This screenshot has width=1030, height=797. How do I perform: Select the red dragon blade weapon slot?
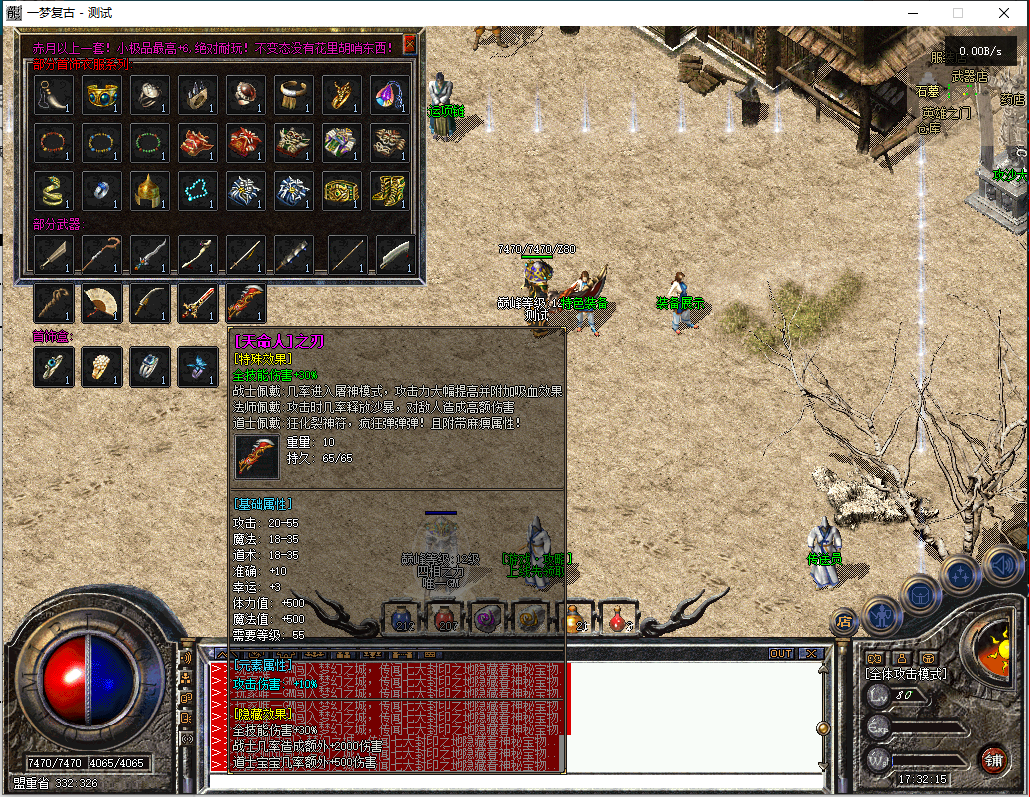[245, 303]
